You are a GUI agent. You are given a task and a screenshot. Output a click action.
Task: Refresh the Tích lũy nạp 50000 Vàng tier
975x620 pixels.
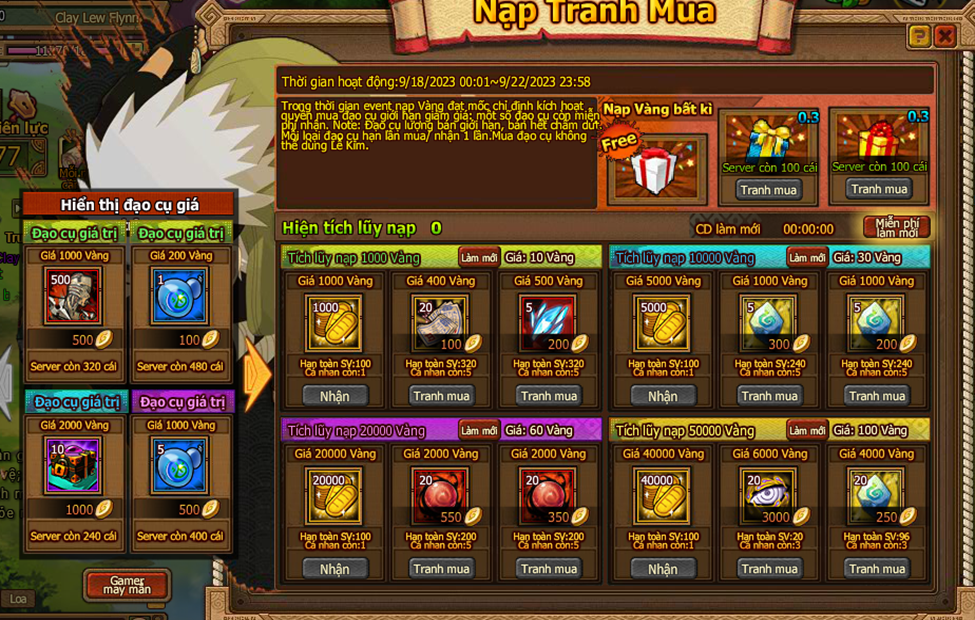(x=806, y=431)
